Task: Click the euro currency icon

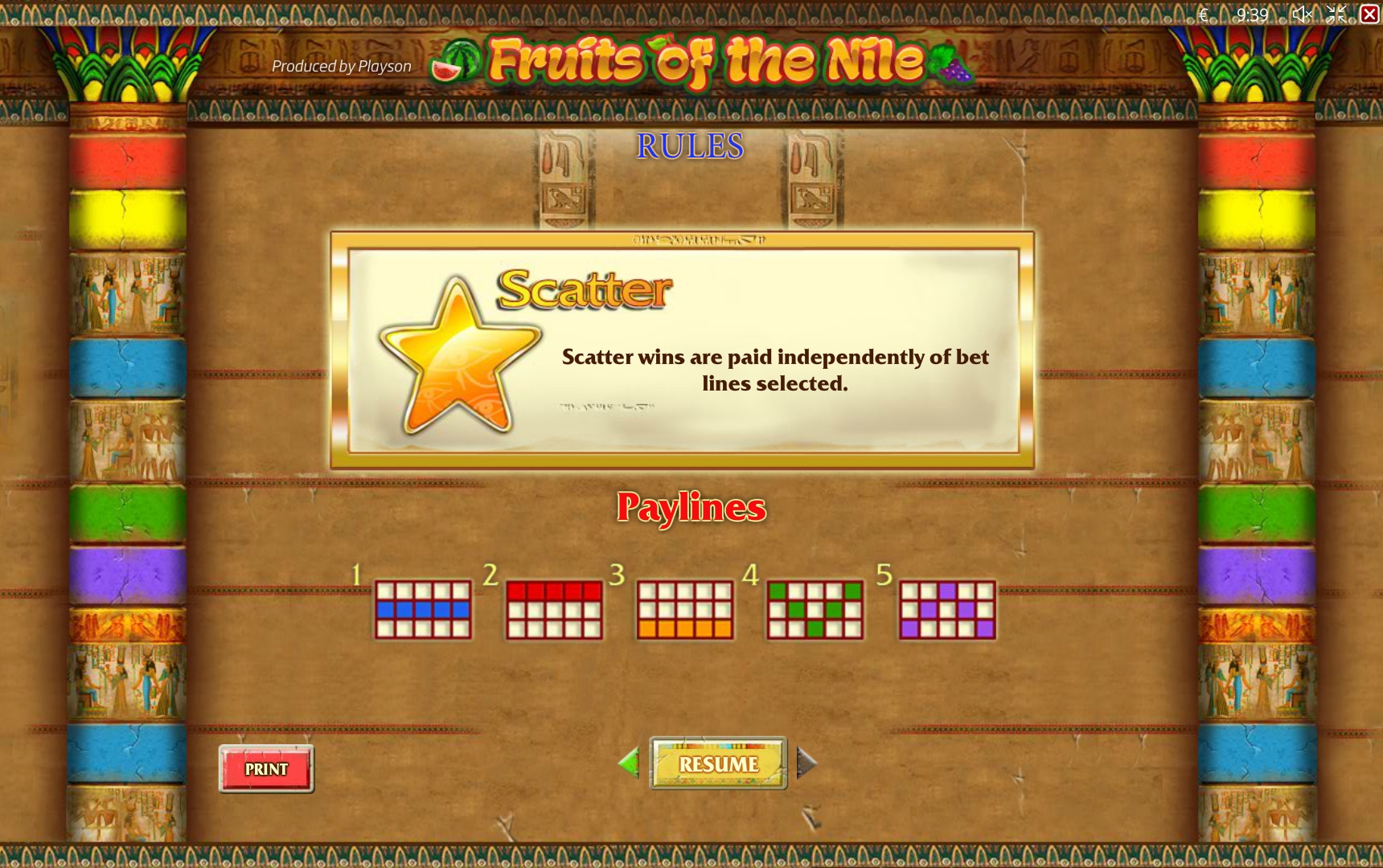Action: [1204, 14]
